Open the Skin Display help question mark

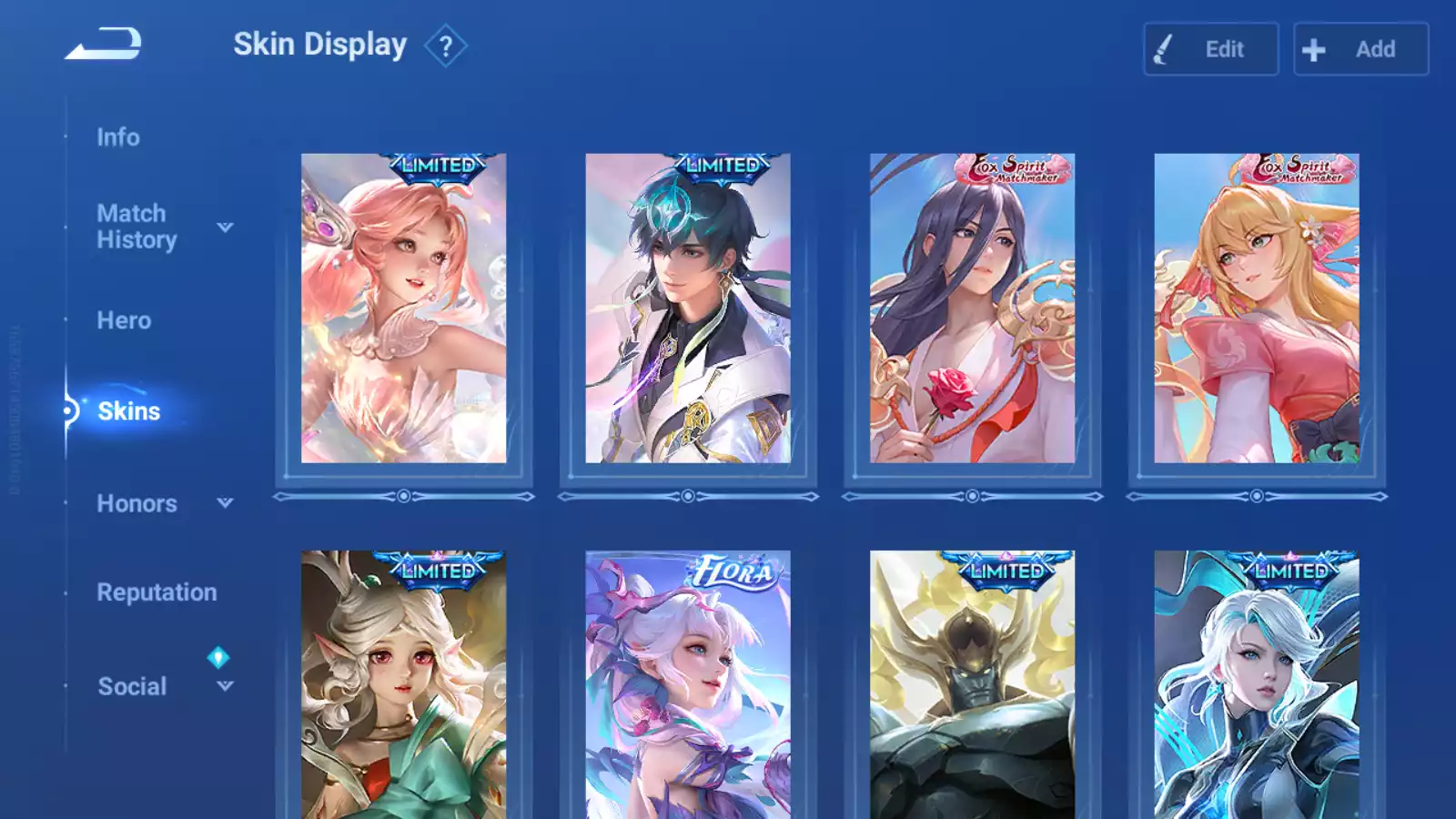click(445, 46)
